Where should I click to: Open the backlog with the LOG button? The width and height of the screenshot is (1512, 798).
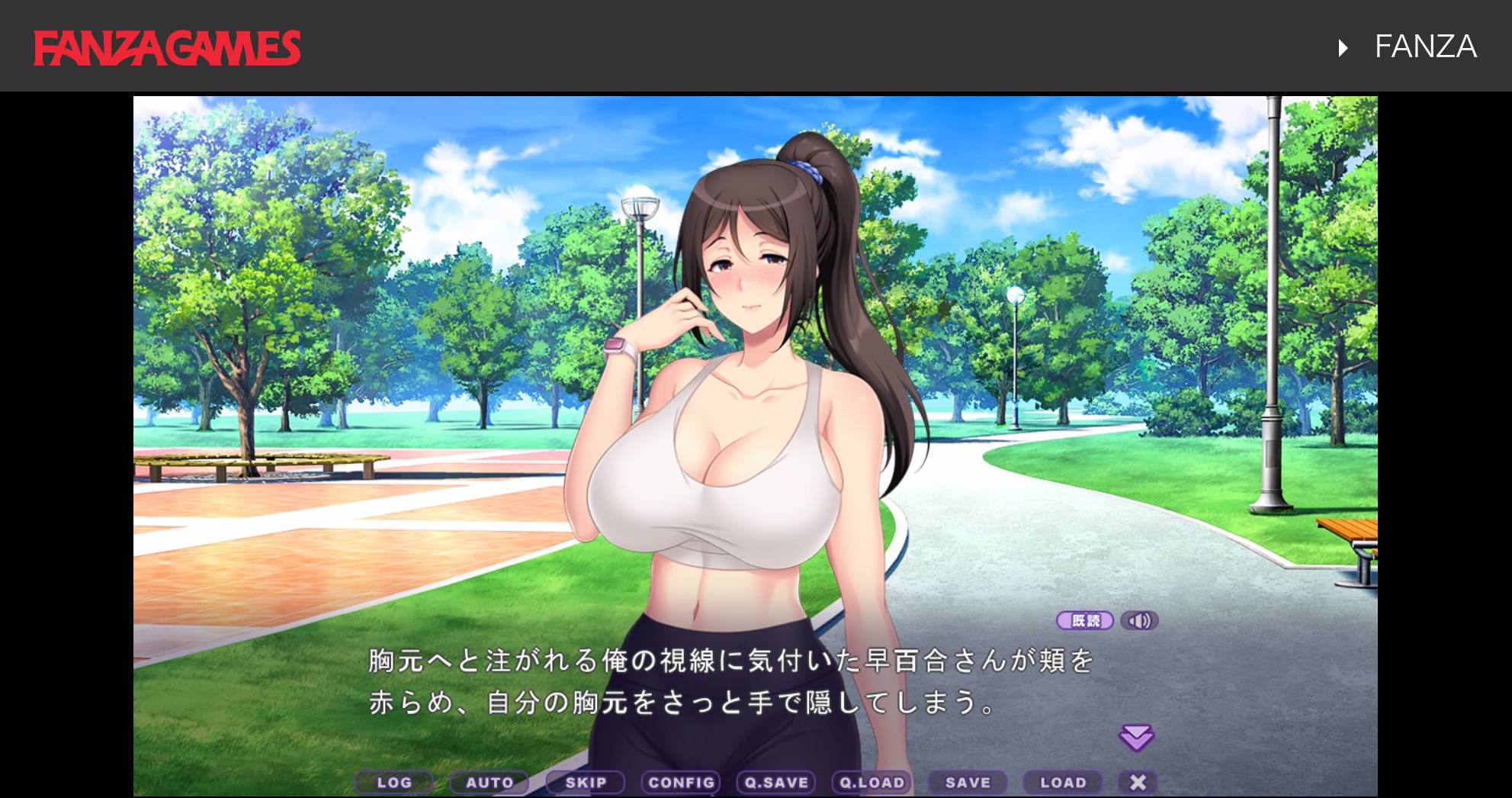click(x=394, y=782)
